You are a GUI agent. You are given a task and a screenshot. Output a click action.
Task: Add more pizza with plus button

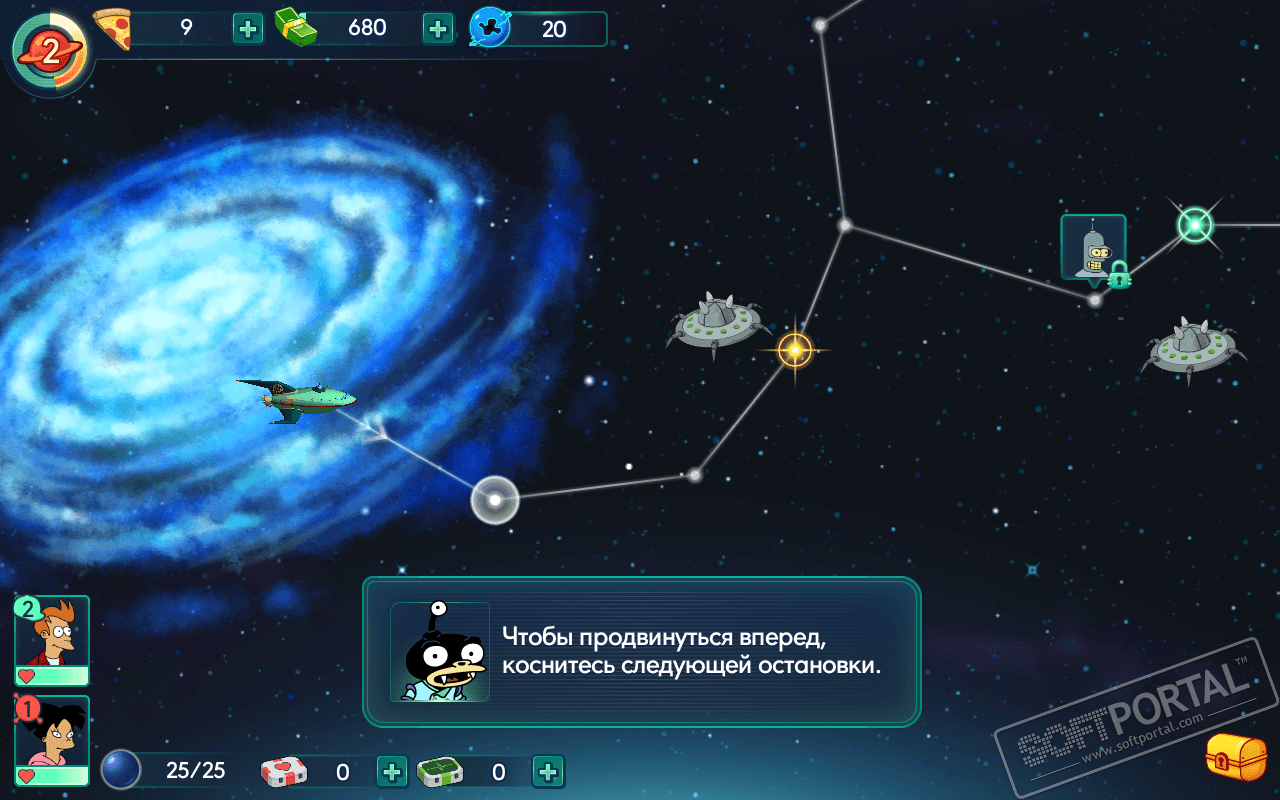click(x=248, y=28)
